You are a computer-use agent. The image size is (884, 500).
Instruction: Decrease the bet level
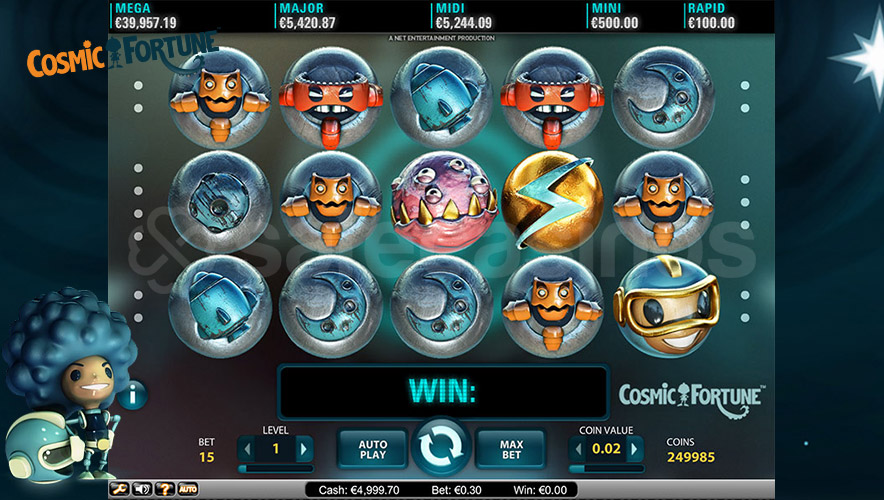248,448
